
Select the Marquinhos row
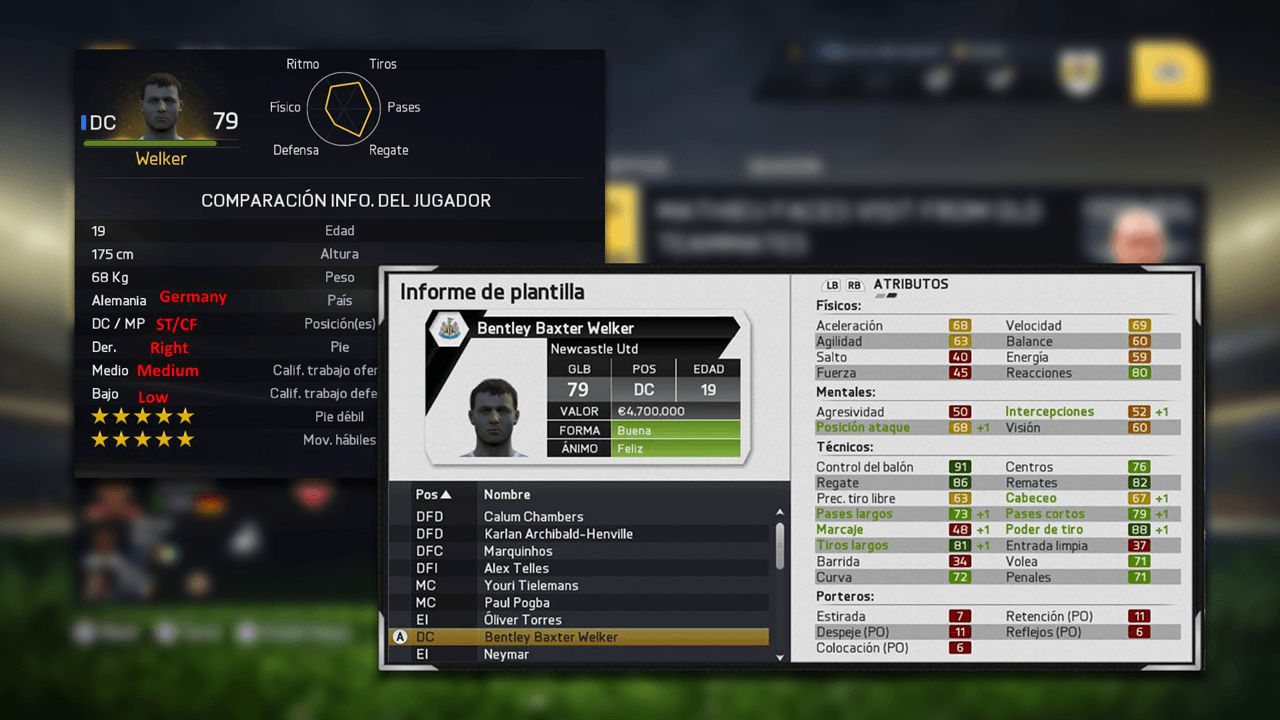518,551
